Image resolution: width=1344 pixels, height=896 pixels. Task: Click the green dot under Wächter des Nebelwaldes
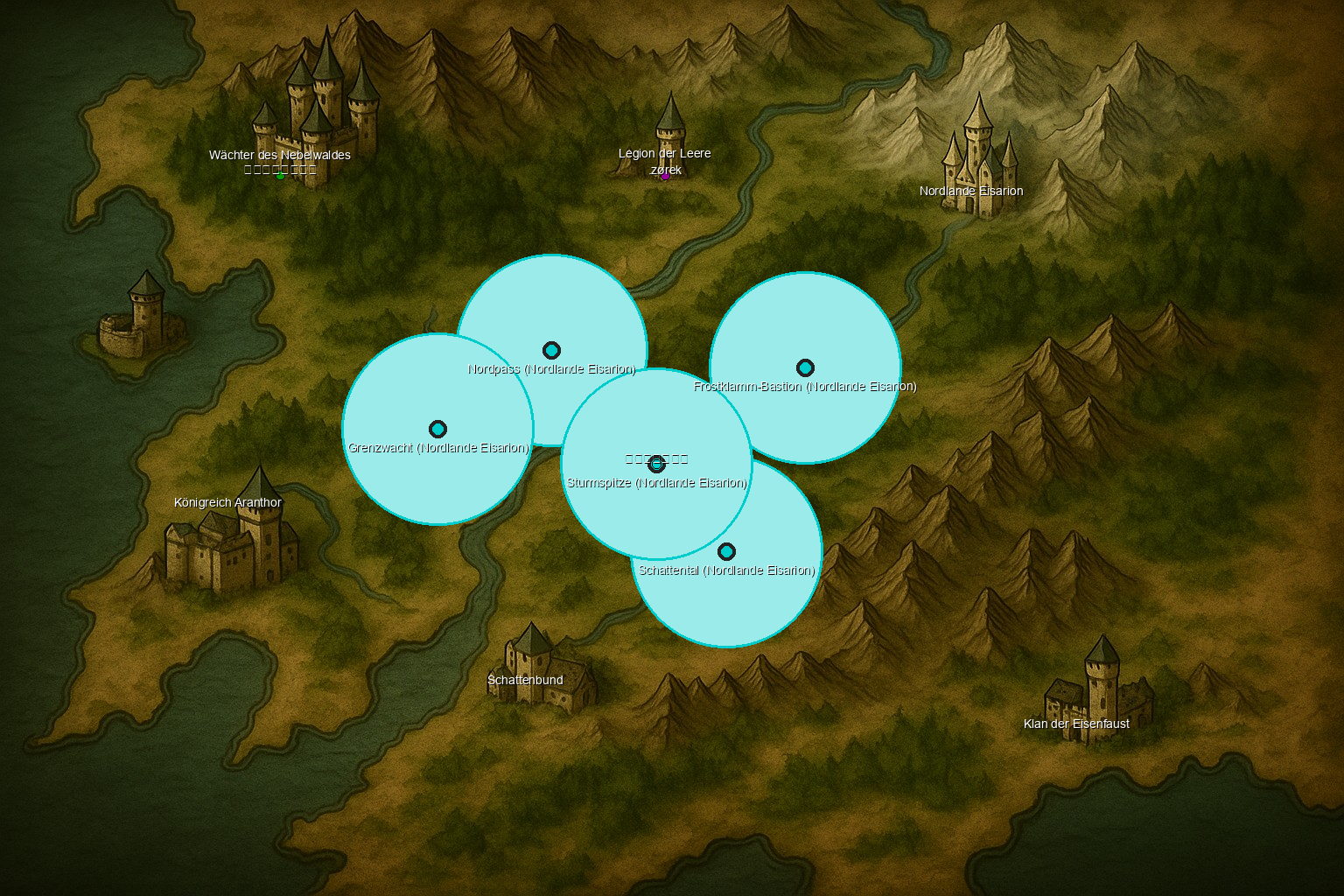coord(280,176)
